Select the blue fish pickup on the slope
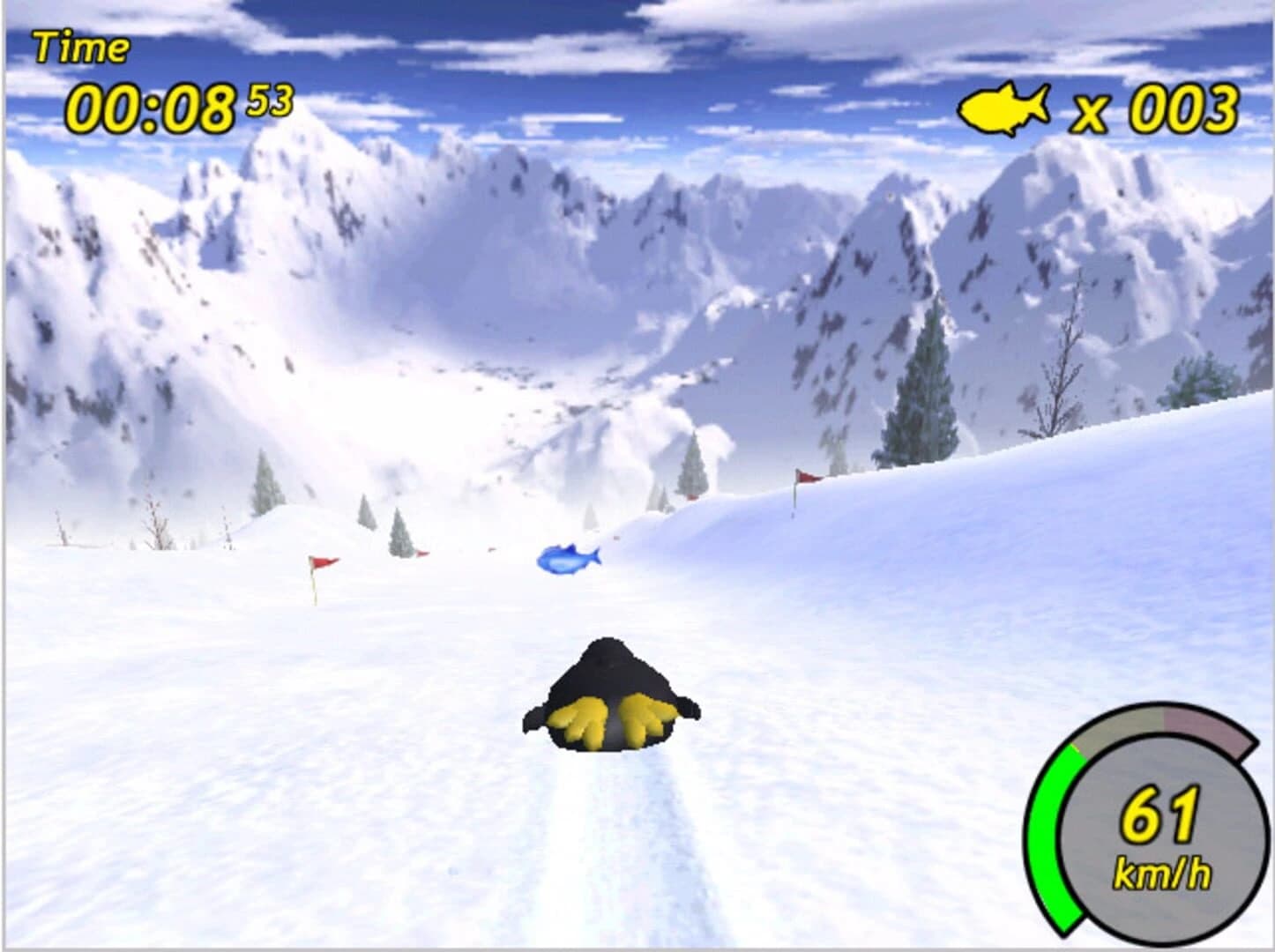Image resolution: width=1275 pixels, height=952 pixels. click(x=569, y=558)
